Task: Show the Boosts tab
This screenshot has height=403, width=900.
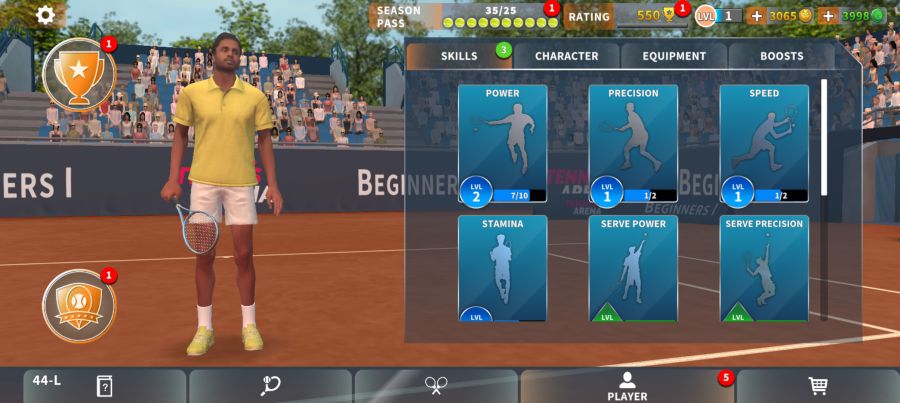Action: click(x=781, y=56)
